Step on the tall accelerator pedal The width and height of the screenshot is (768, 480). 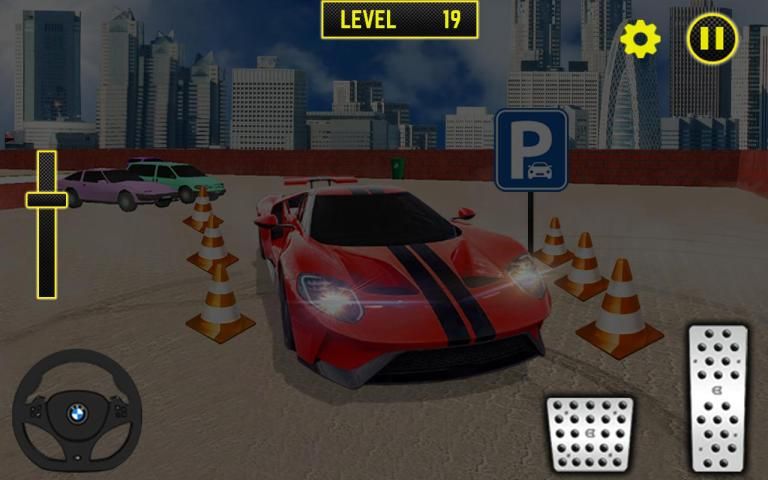coord(718,397)
